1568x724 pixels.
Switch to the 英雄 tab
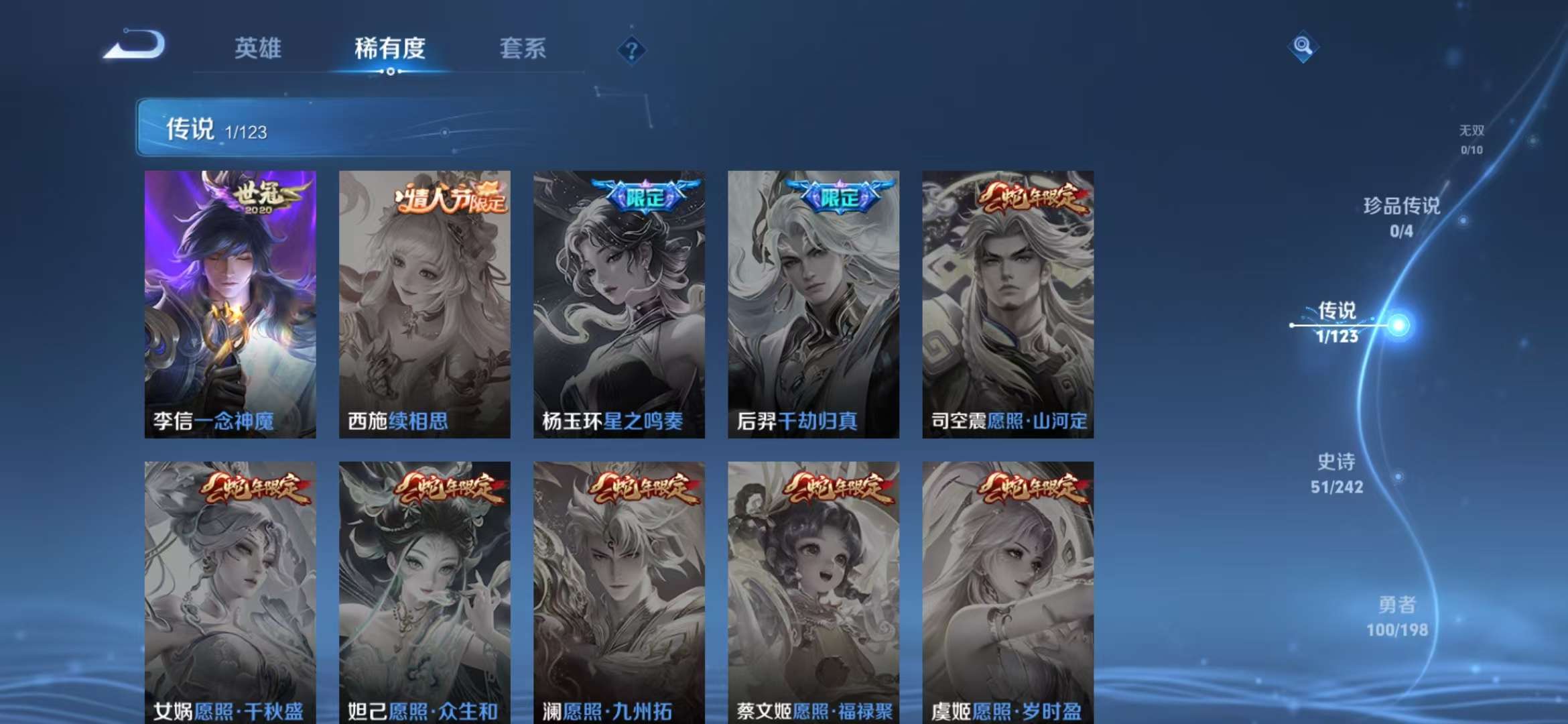[259, 48]
